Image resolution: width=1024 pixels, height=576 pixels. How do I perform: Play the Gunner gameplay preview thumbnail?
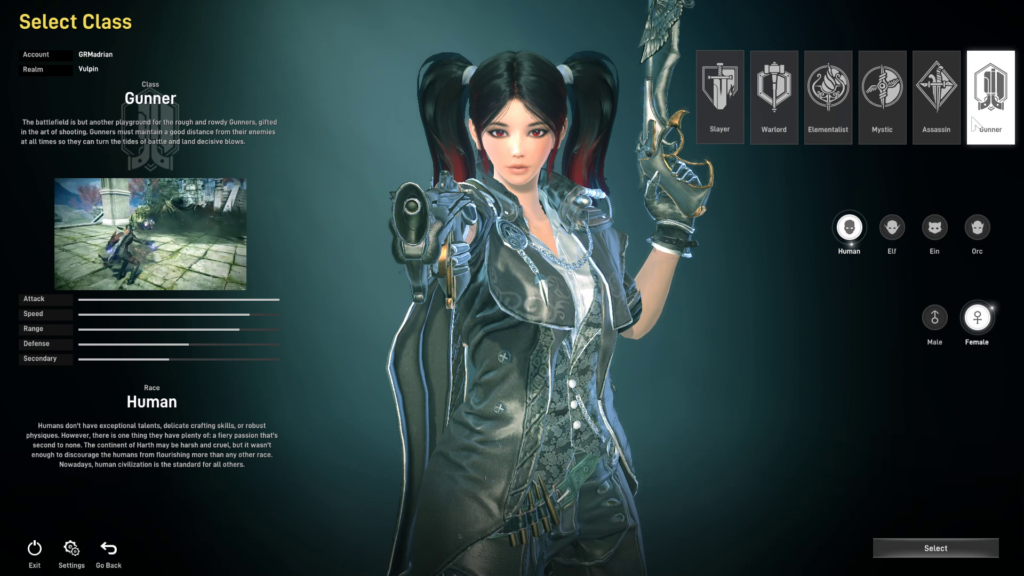(150, 234)
